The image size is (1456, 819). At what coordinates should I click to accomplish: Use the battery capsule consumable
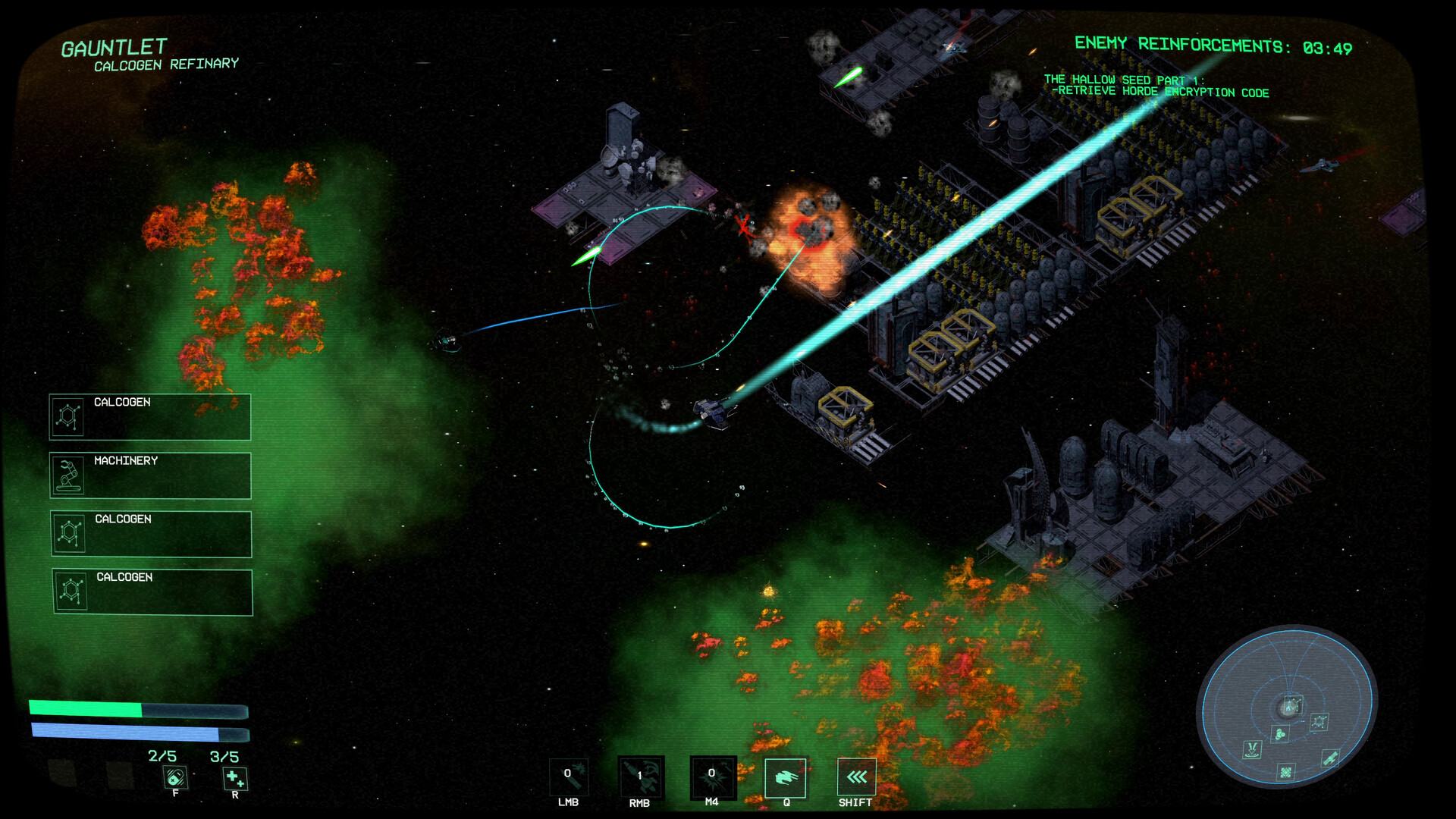click(175, 777)
